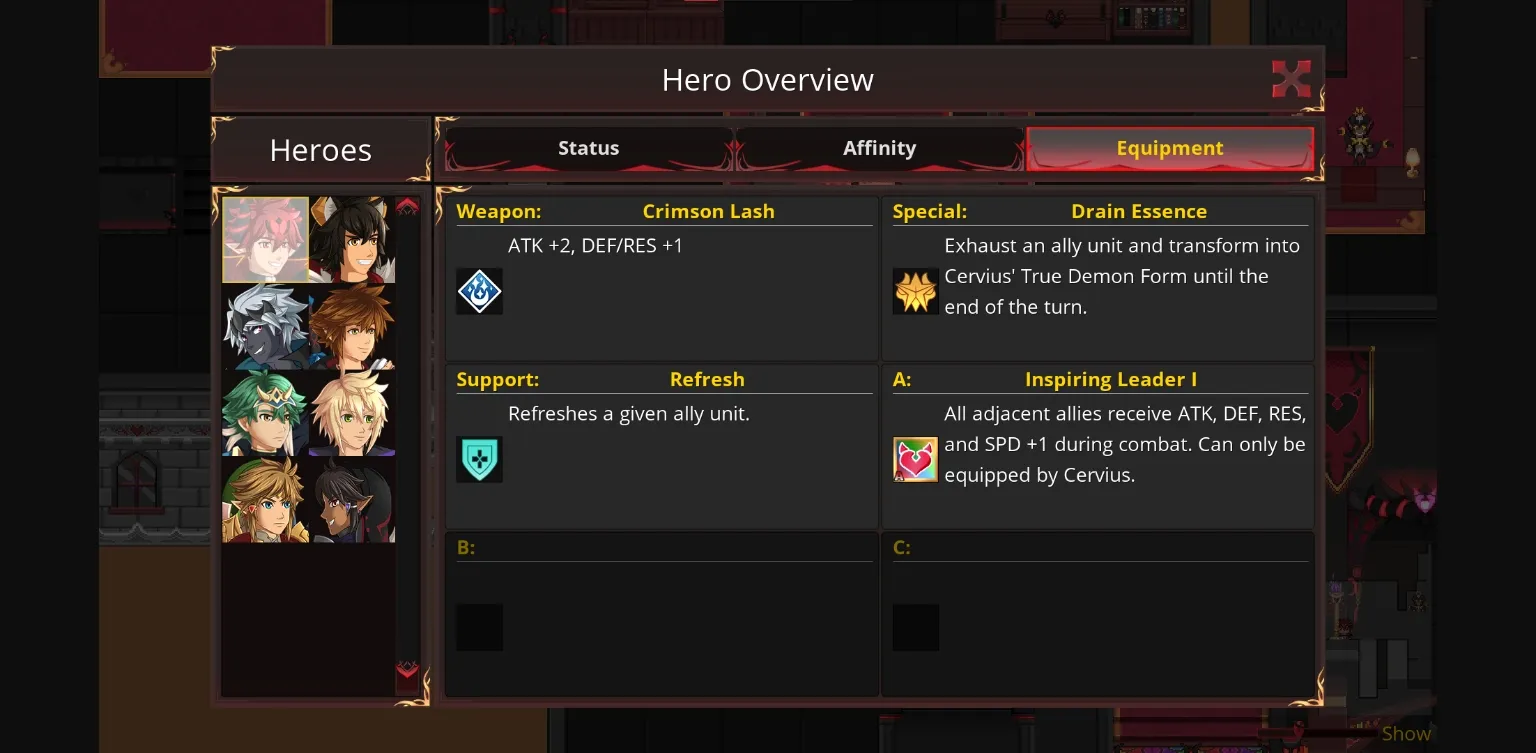The height and width of the screenshot is (753, 1536).
Task: Click the Show label in bottom-right corner
Action: (1404, 733)
